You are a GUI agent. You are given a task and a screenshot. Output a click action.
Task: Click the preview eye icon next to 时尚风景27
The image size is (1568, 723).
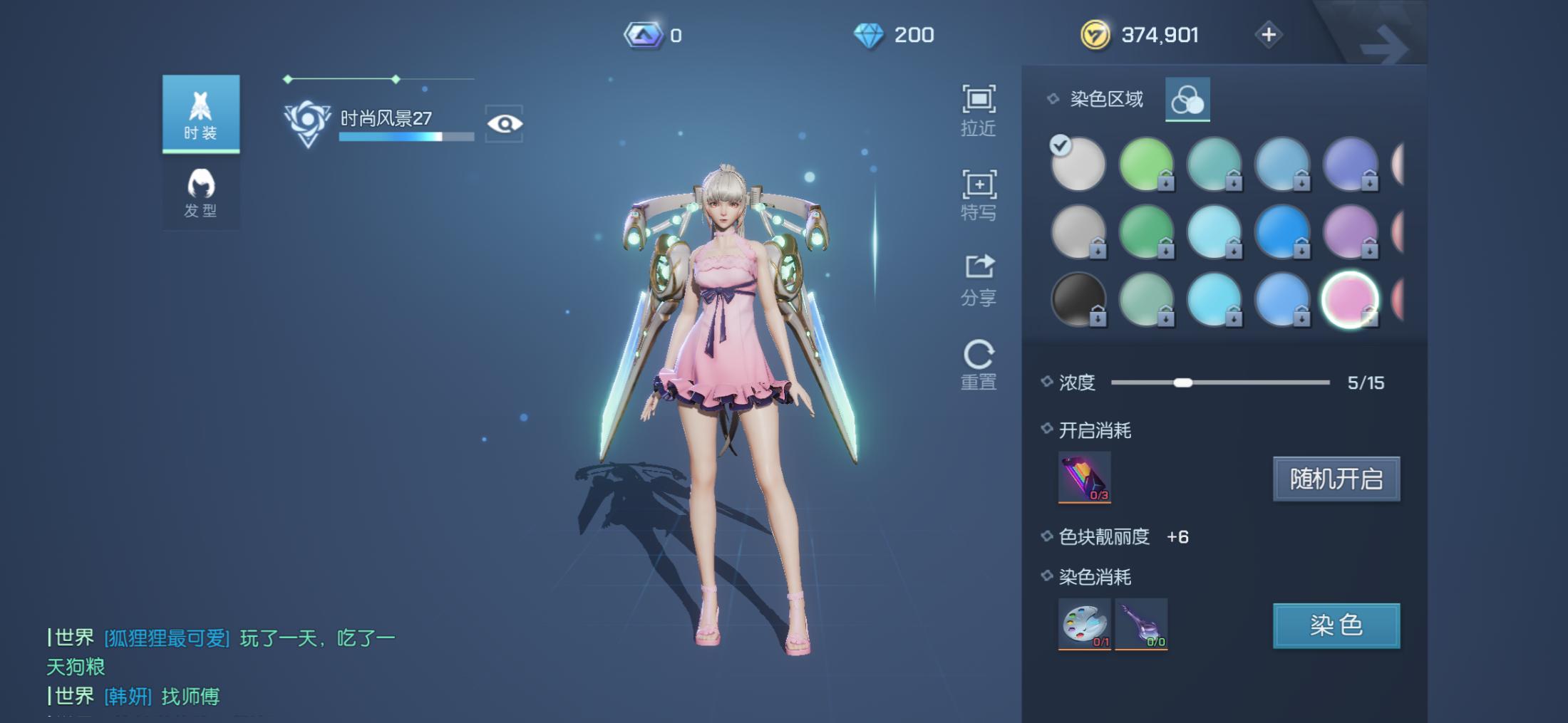pyautogui.click(x=505, y=123)
